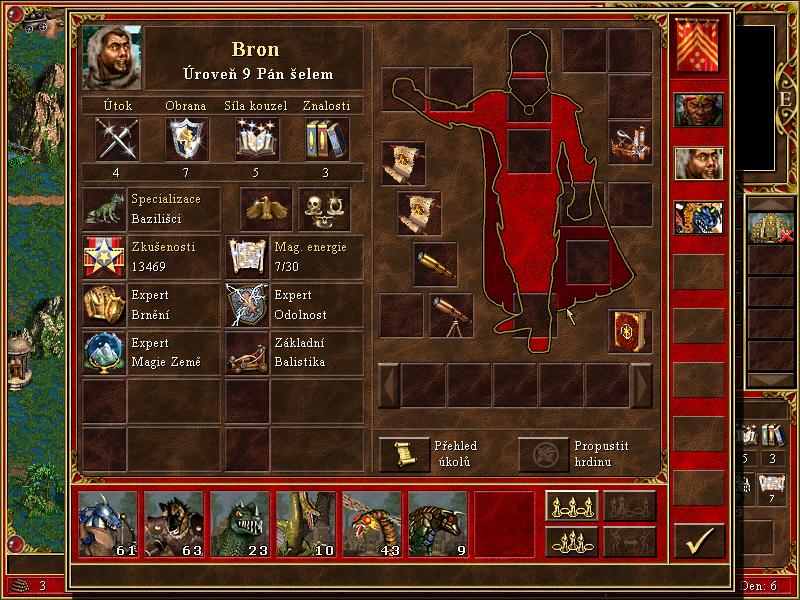
Task: Inspect the Obrana defense shield icon
Action: 186,138
